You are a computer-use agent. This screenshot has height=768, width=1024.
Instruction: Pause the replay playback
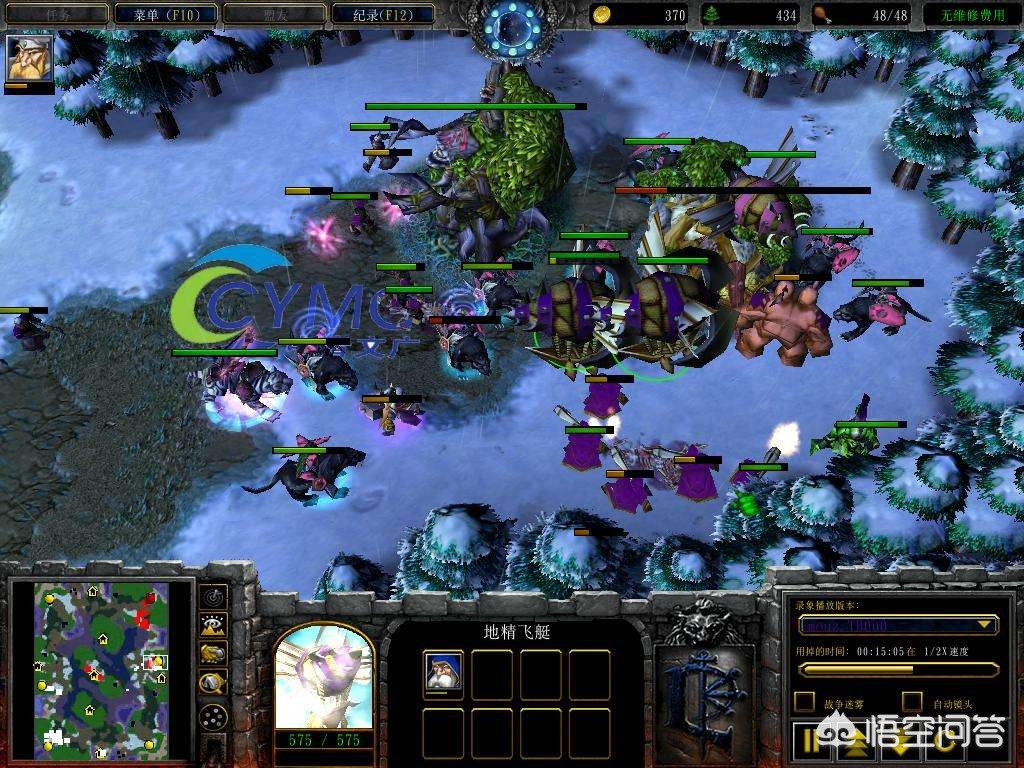810,740
